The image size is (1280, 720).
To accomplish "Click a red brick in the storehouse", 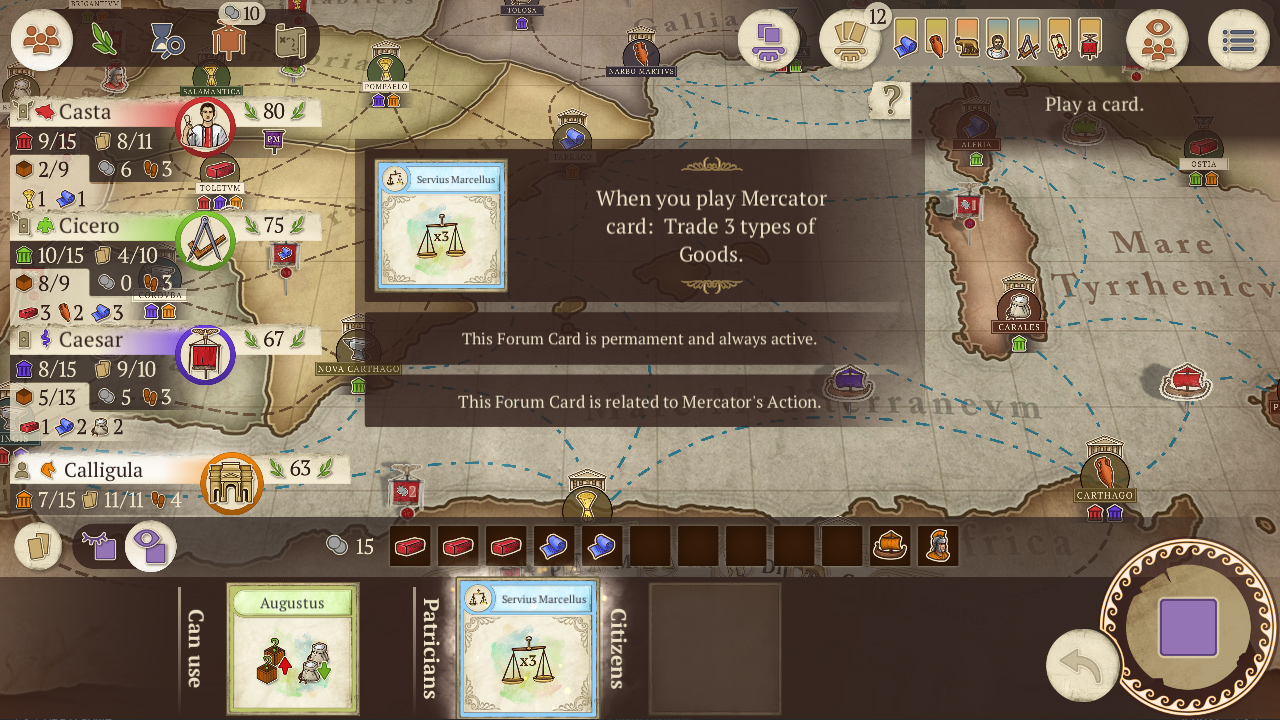I will (x=409, y=547).
